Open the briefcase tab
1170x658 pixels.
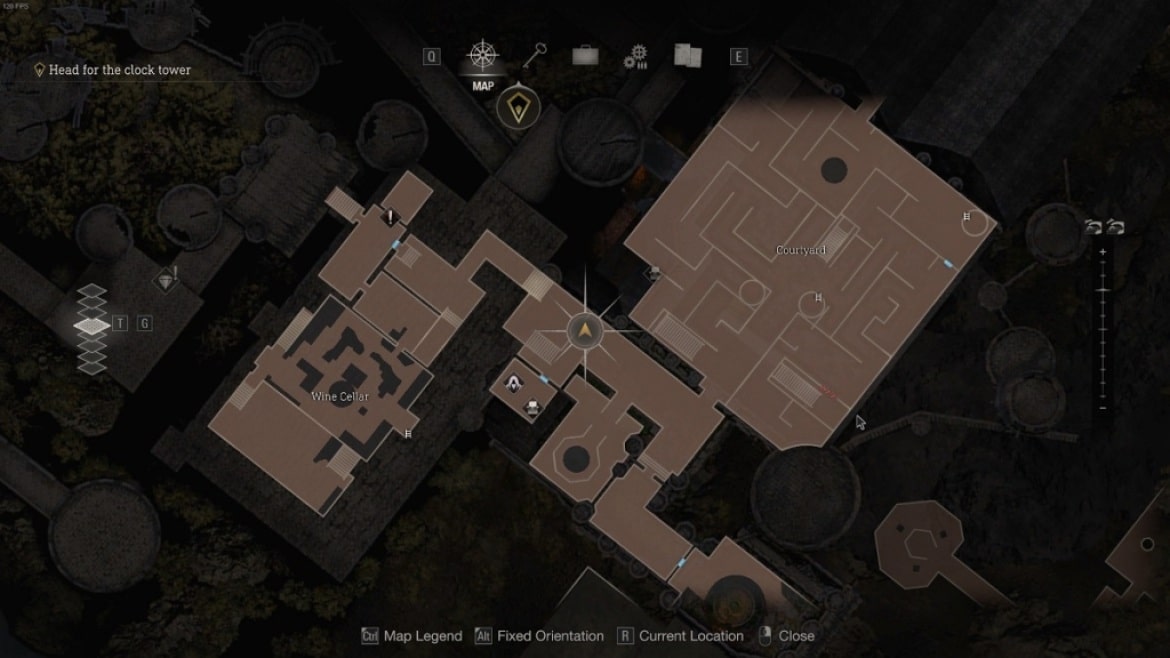point(585,57)
